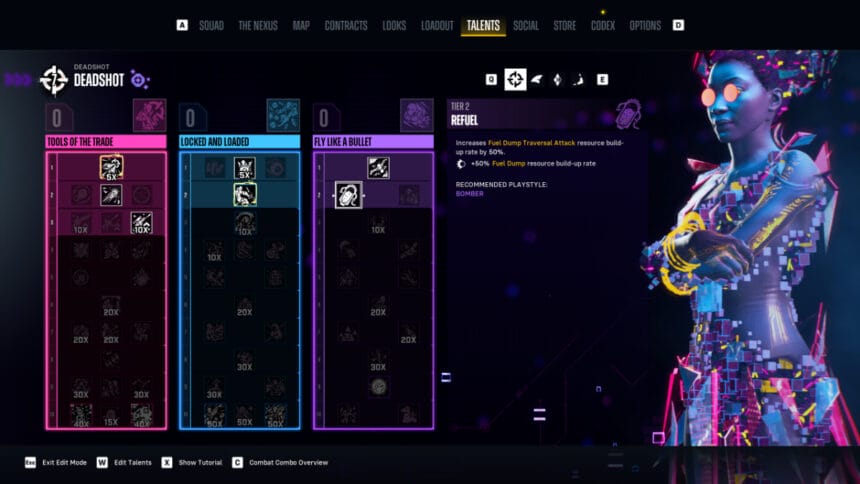
Task: Open the Options tab
Action: (645, 25)
